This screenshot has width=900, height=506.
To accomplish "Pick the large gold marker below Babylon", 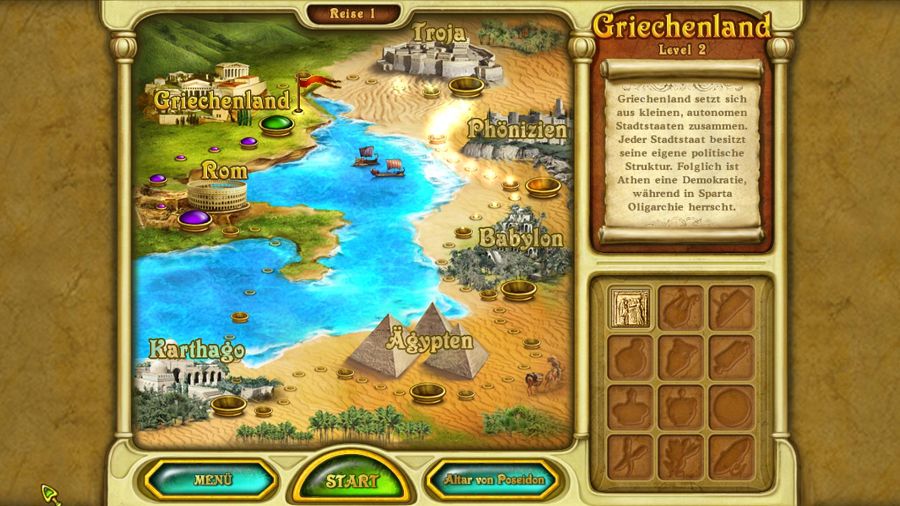I will pyautogui.click(x=518, y=289).
